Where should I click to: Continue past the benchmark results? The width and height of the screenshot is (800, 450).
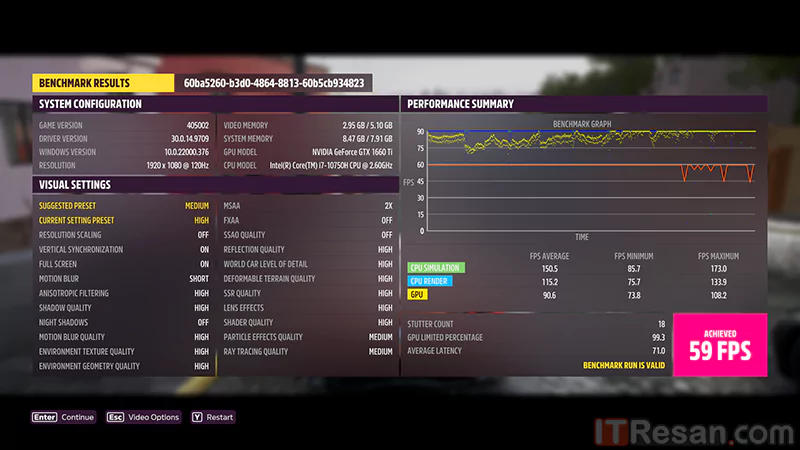pyautogui.click(x=63, y=417)
